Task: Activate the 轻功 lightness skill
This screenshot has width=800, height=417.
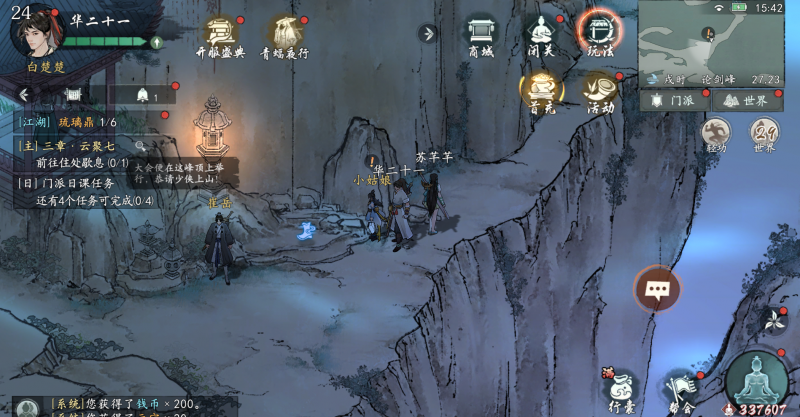Action: [715, 134]
